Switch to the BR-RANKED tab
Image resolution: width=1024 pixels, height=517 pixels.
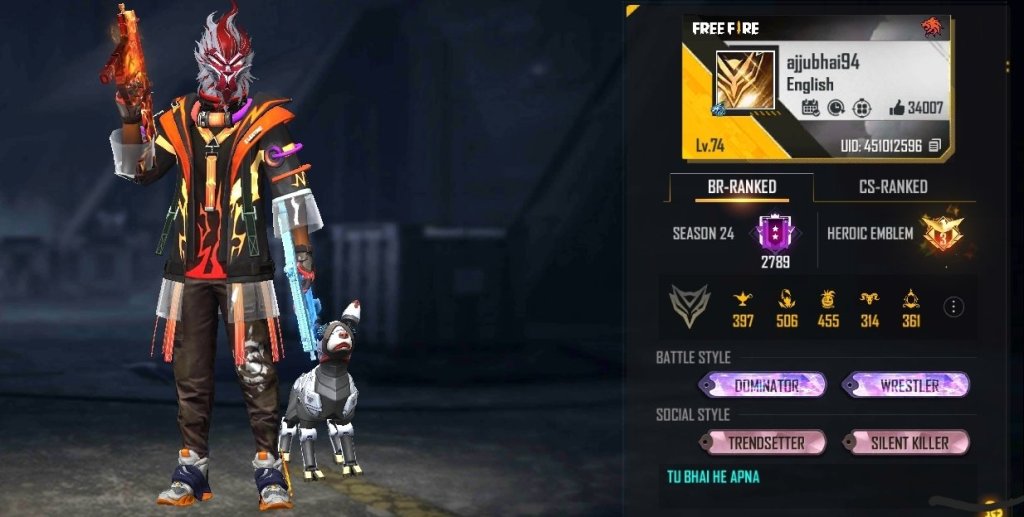point(741,187)
